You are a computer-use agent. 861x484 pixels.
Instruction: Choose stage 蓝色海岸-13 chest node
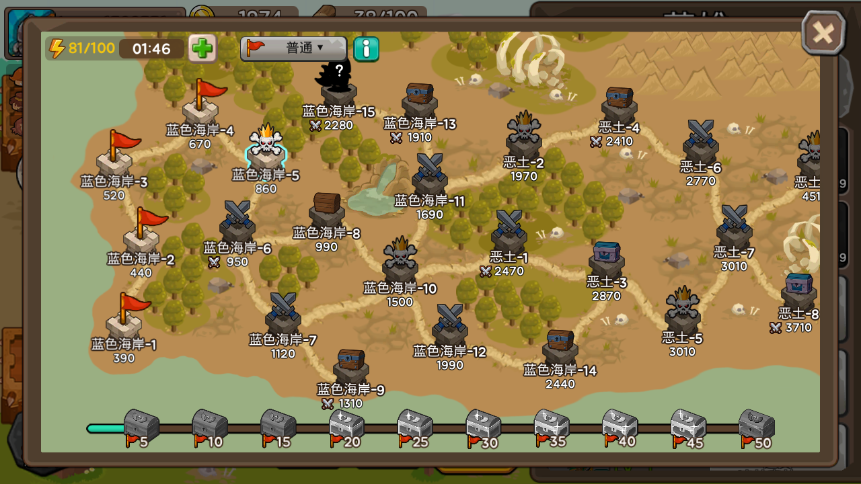pyautogui.click(x=420, y=99)
